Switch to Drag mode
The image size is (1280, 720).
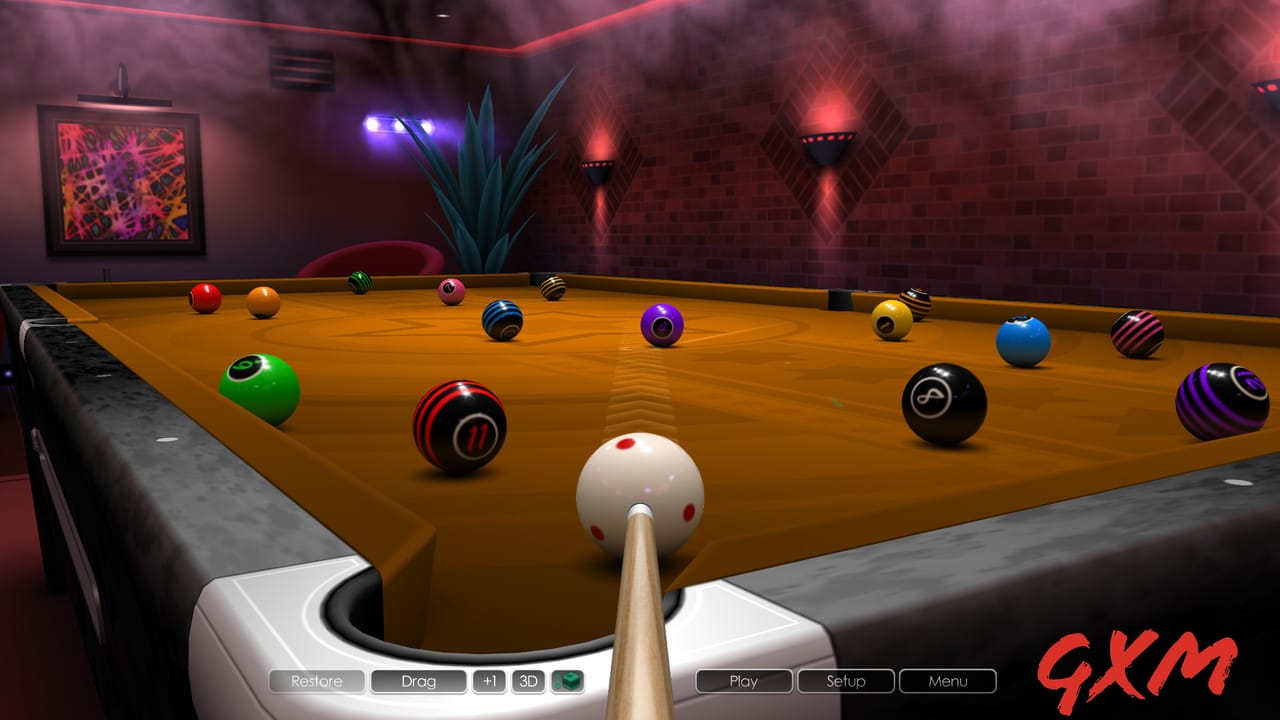419,680
